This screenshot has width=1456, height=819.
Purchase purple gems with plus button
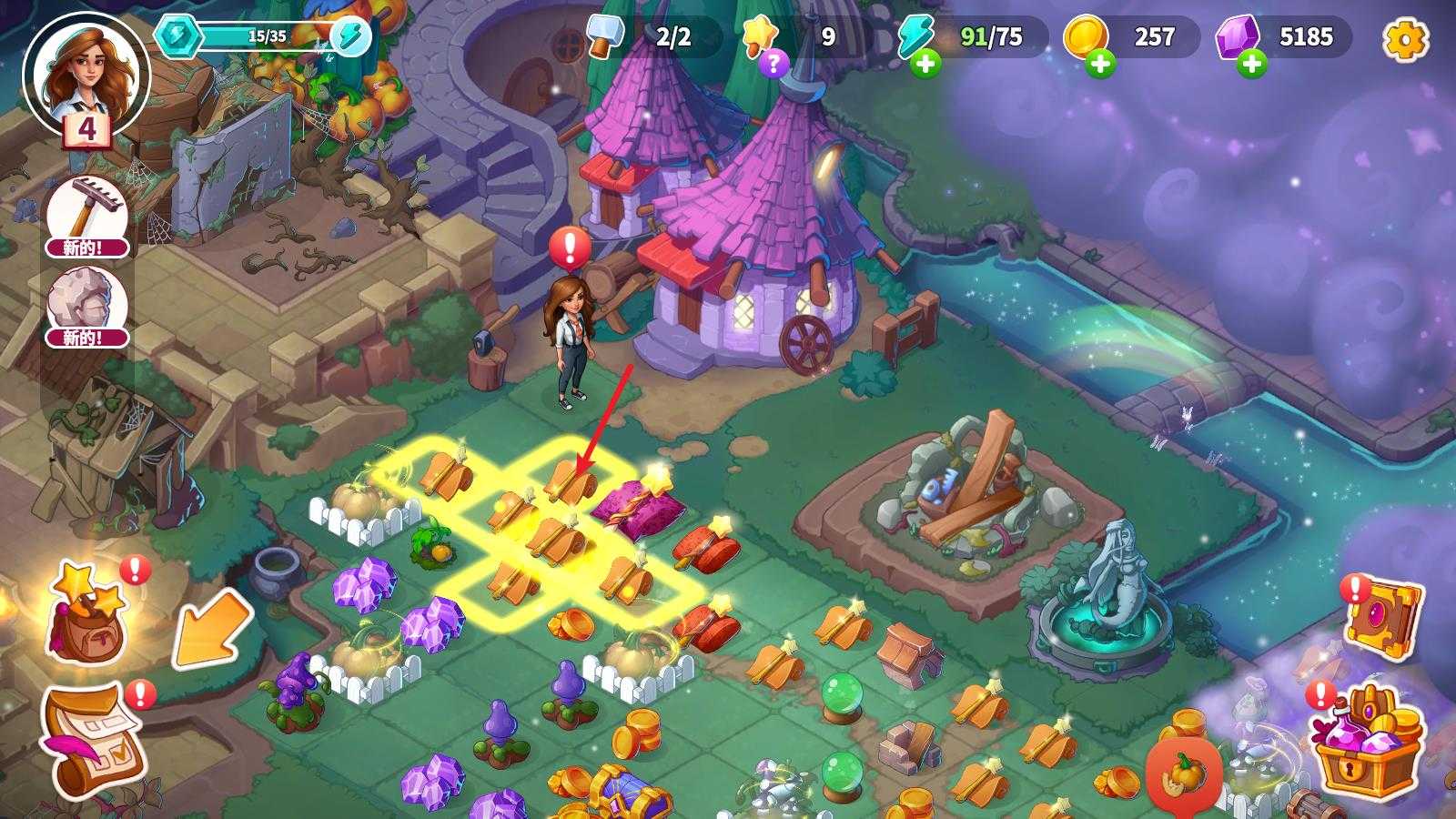1251,64
